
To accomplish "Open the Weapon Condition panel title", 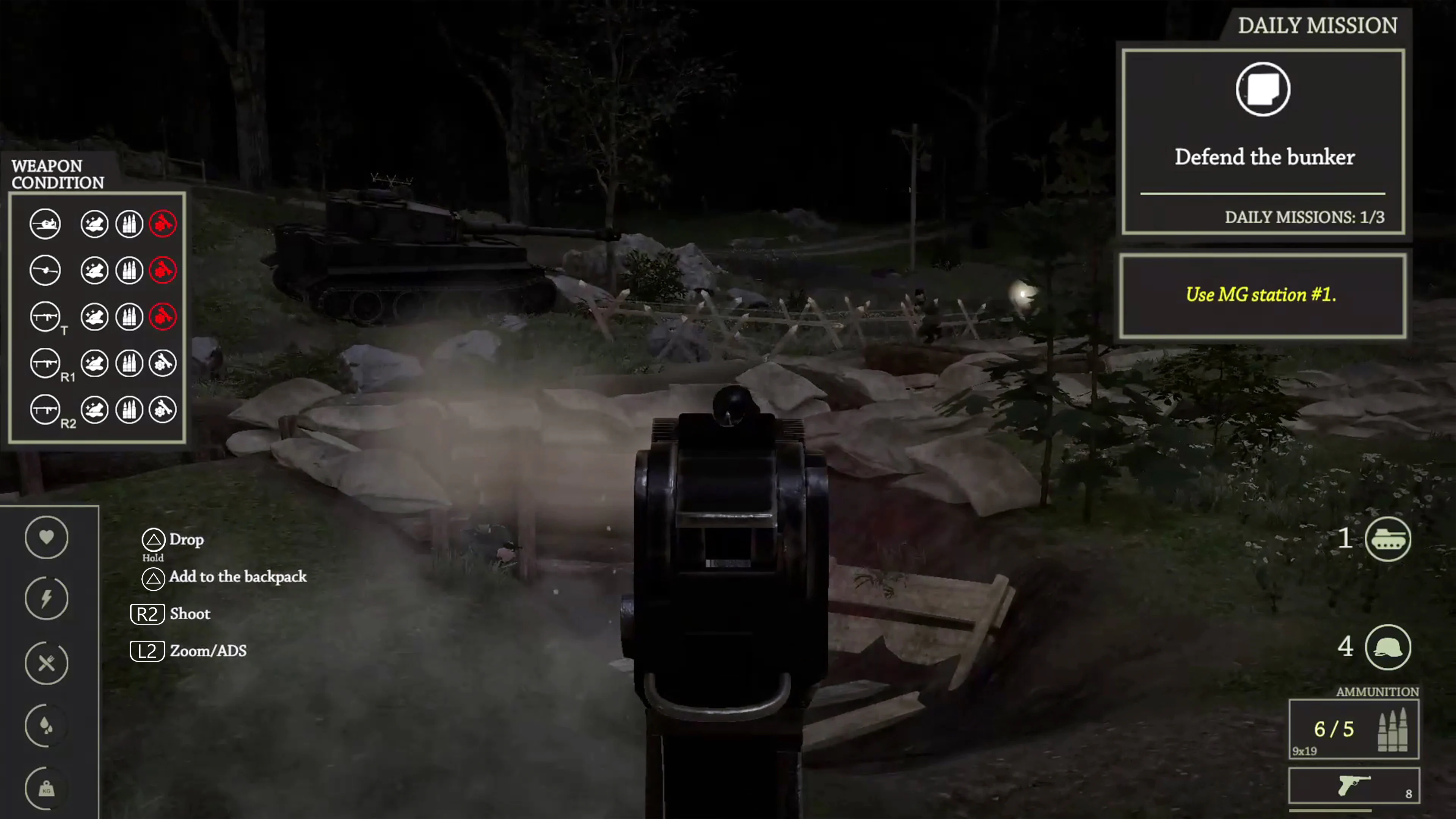I will click(56, 175).
